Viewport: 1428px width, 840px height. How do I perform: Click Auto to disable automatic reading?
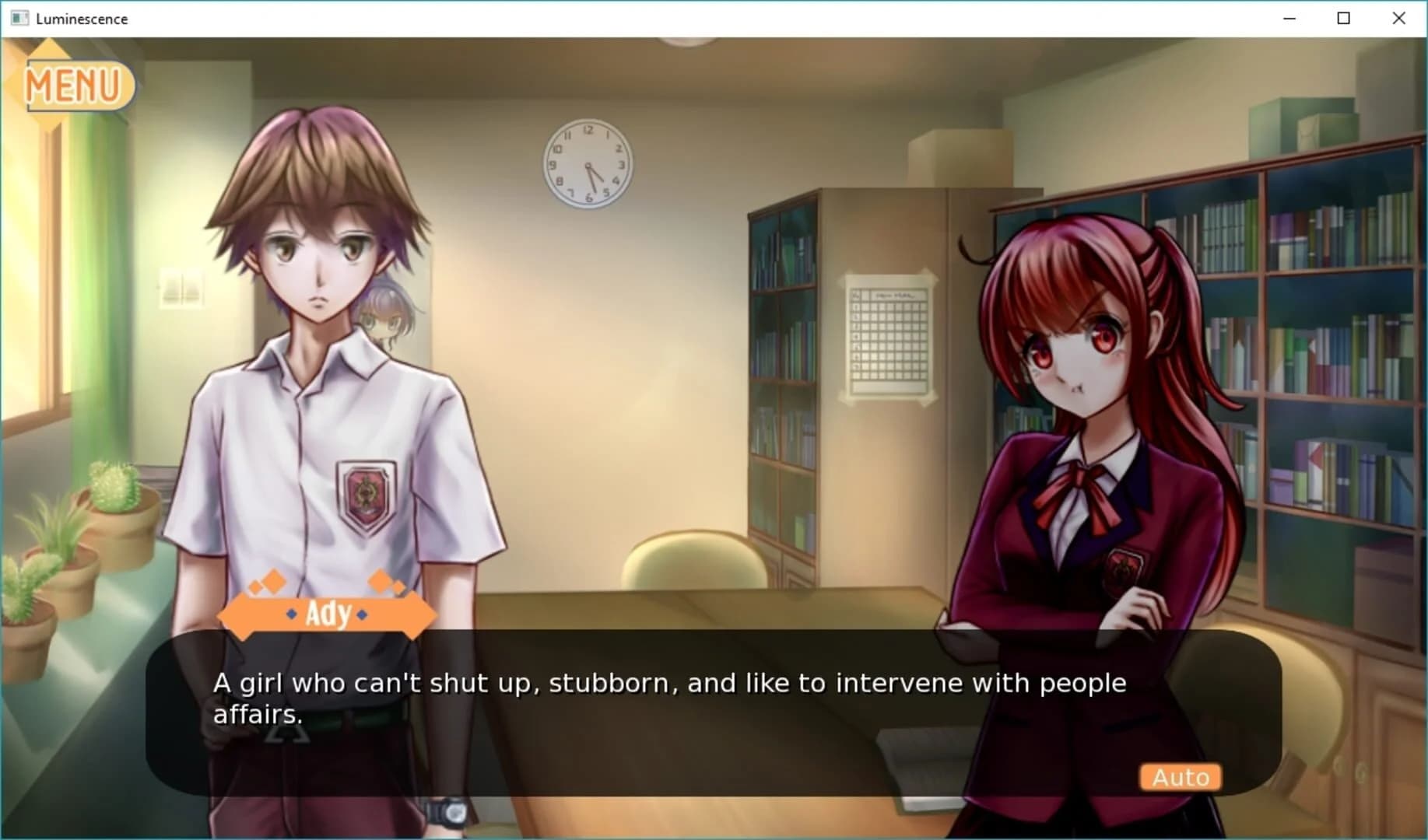[1180, 776]
